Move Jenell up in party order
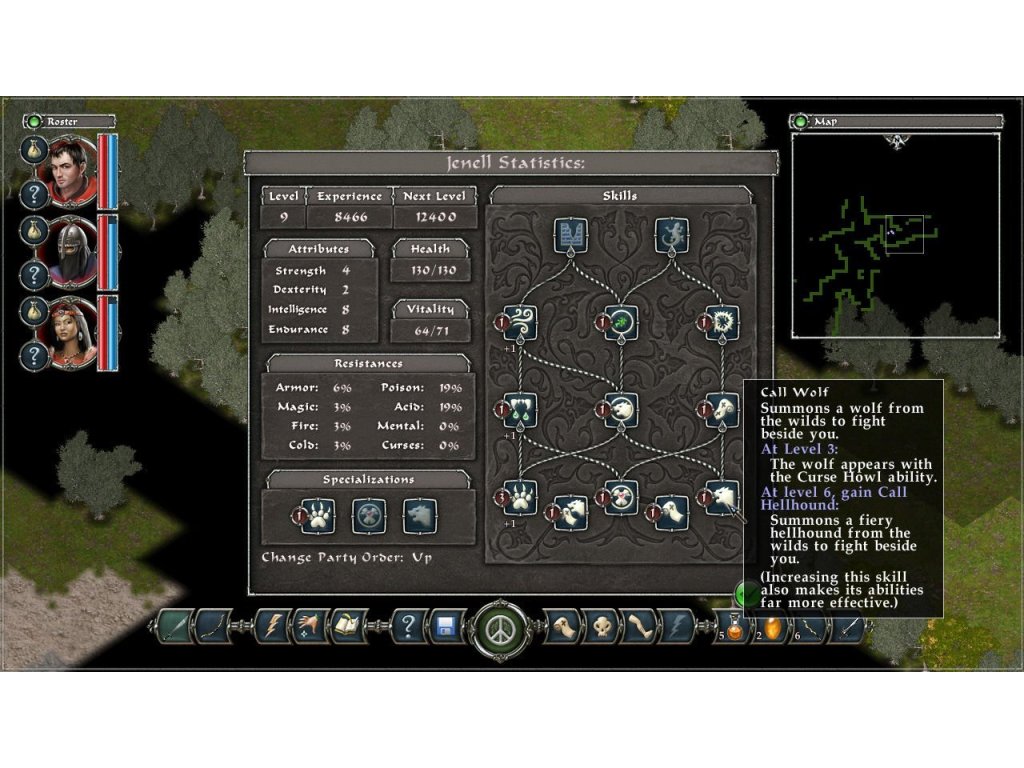This screenshot has width=1024, height=768. point(421,557)
